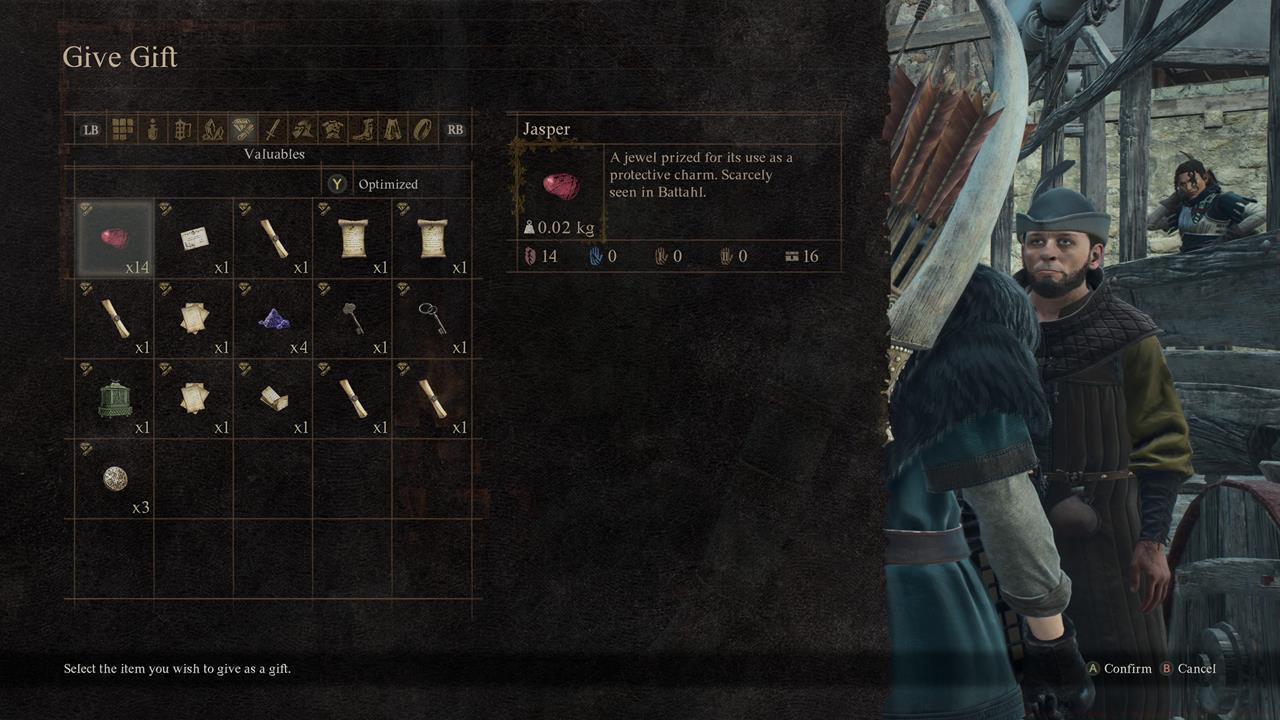
Task: Click the skeleton key item slot
Action: pyautogui.click(x=432, y=317)
